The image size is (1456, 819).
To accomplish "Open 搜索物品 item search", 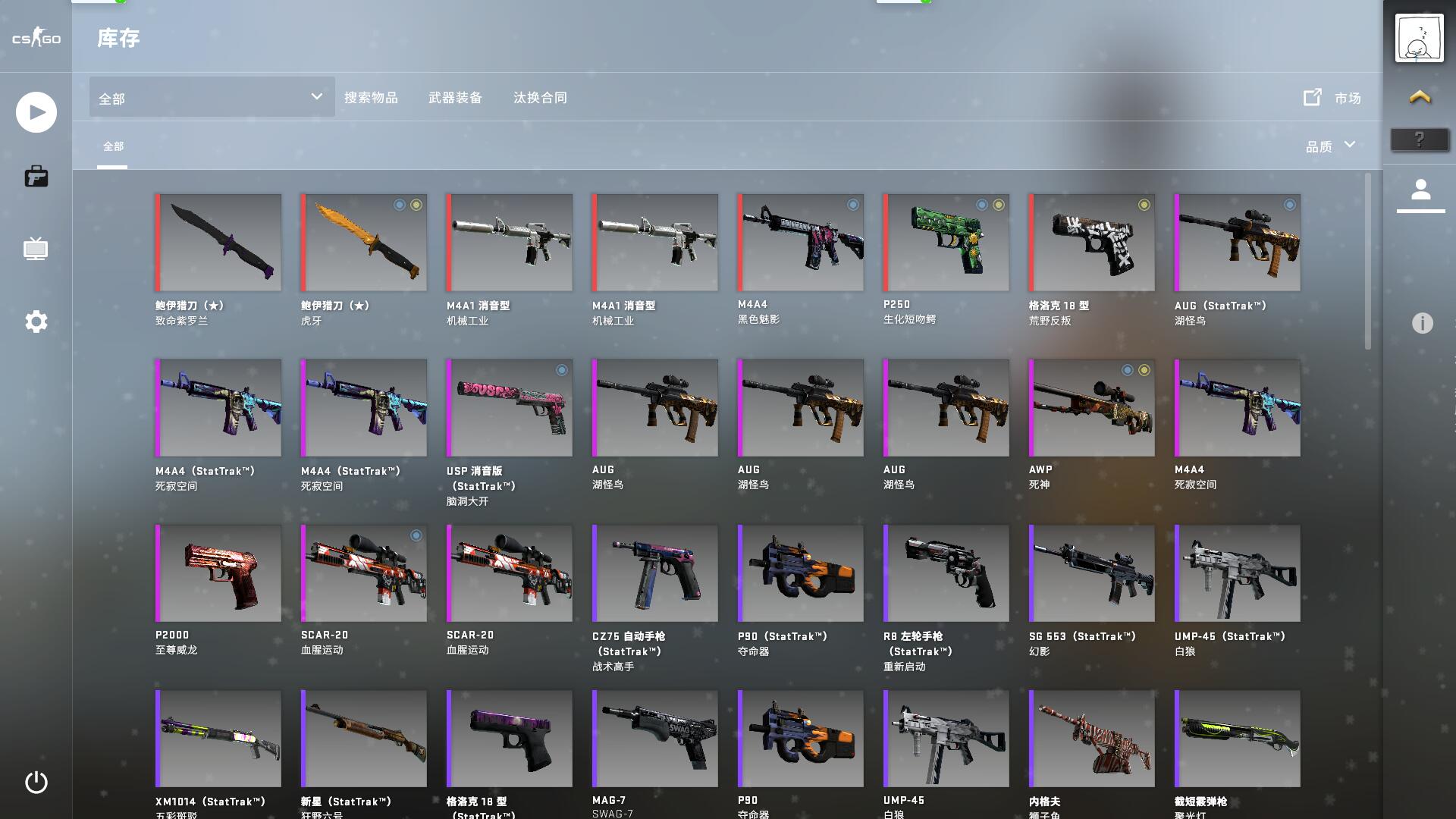I will pyautogui.click(x=371, y=98).
